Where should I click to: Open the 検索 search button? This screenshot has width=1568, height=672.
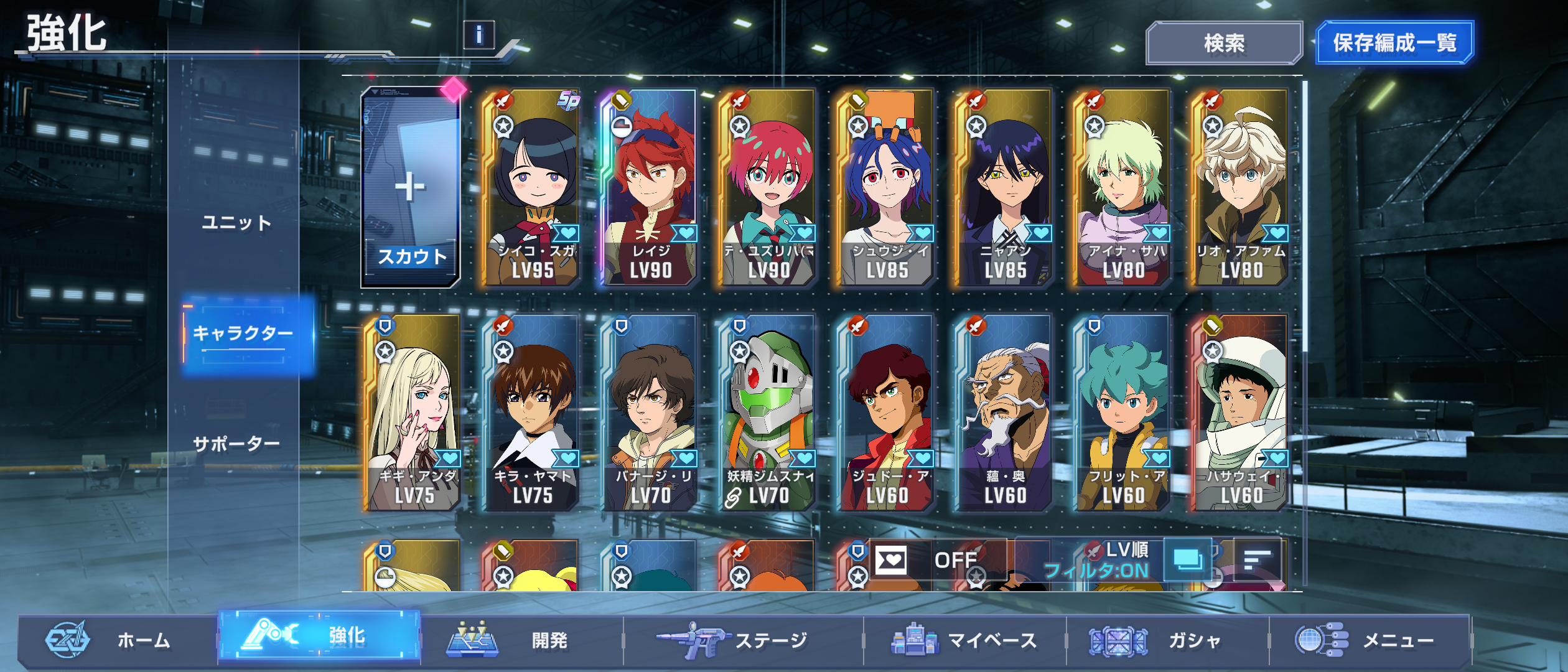[1223, 43]
